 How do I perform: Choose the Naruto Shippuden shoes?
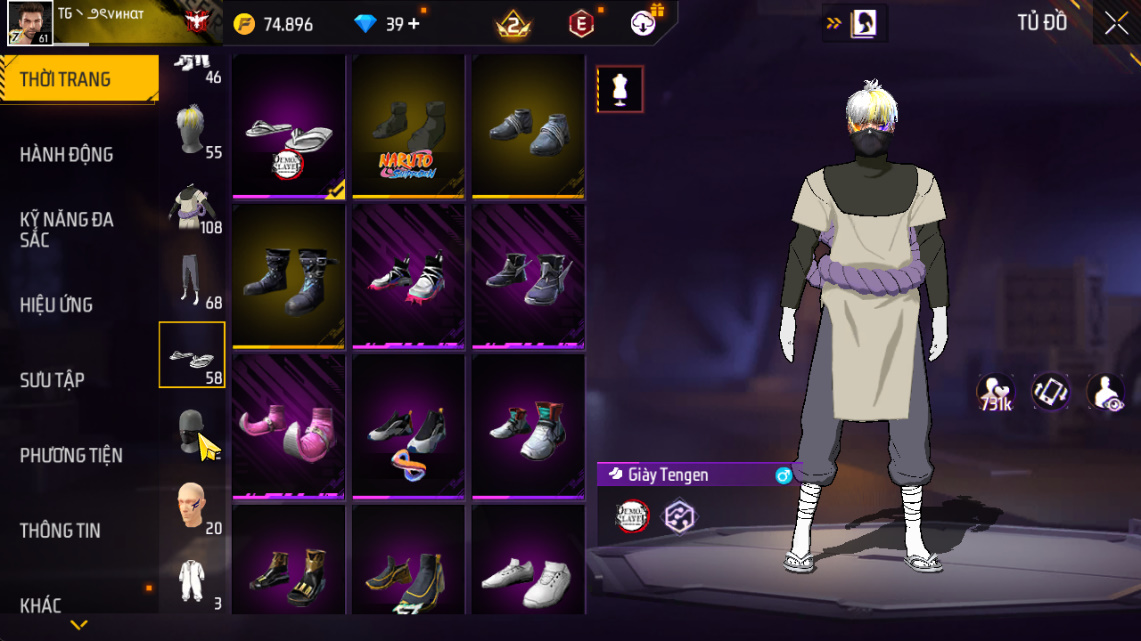point(408,126)
